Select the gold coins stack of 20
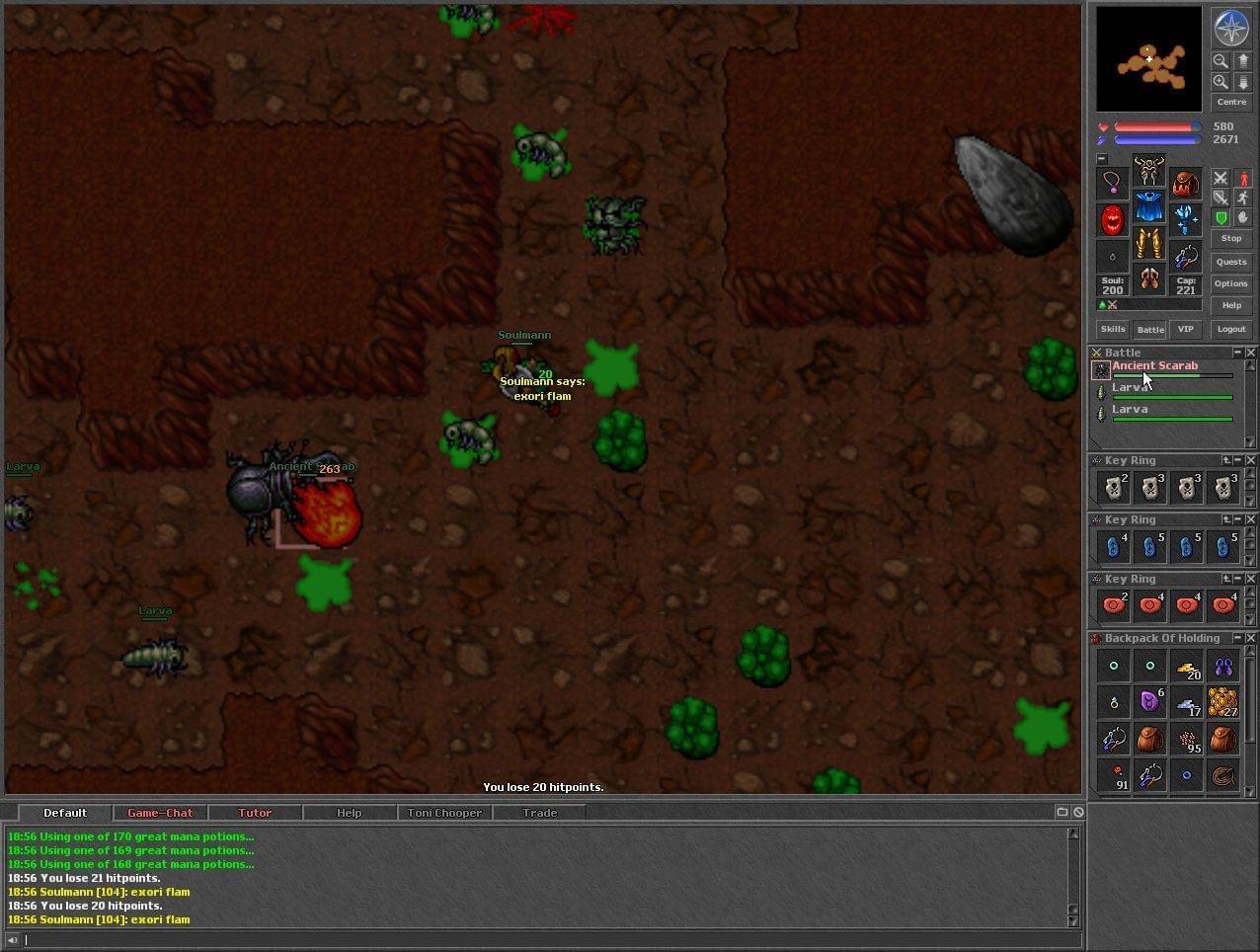Image resolution: width=1260 pixels, height=952 pixels. tap(1187, 669)
